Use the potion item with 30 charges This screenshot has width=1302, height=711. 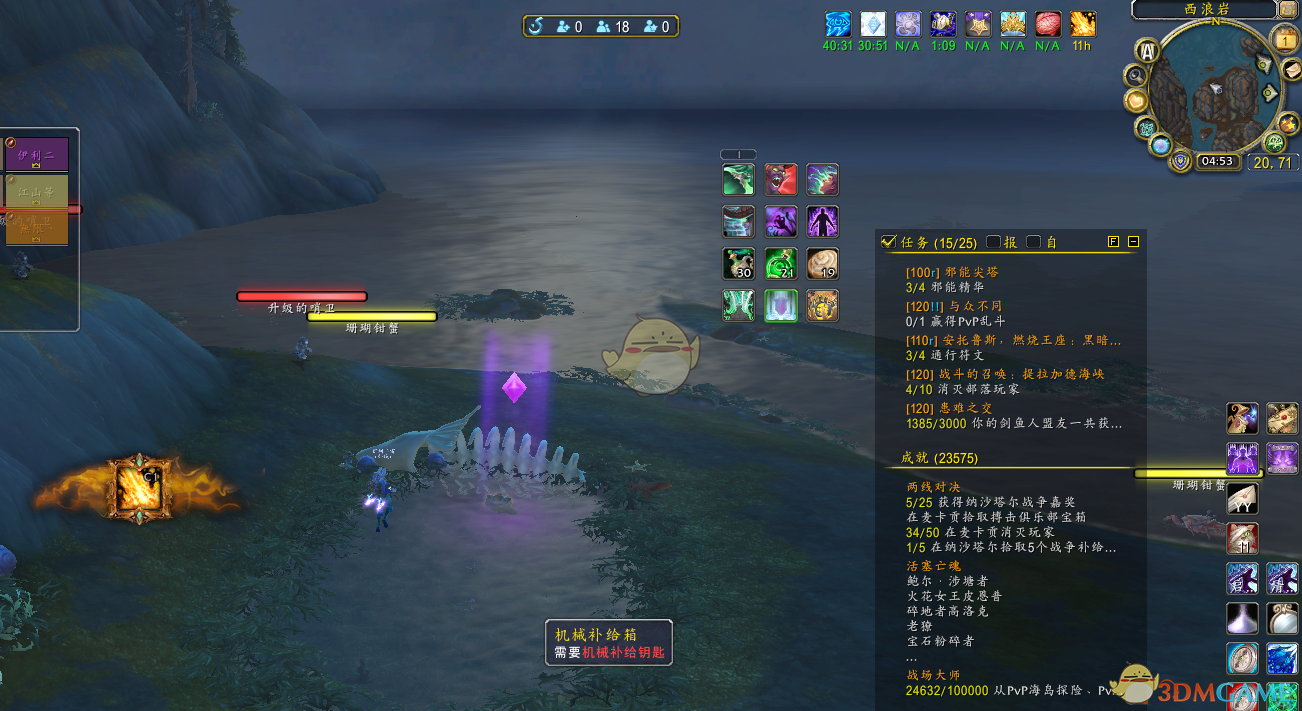(x=739, y=264)
